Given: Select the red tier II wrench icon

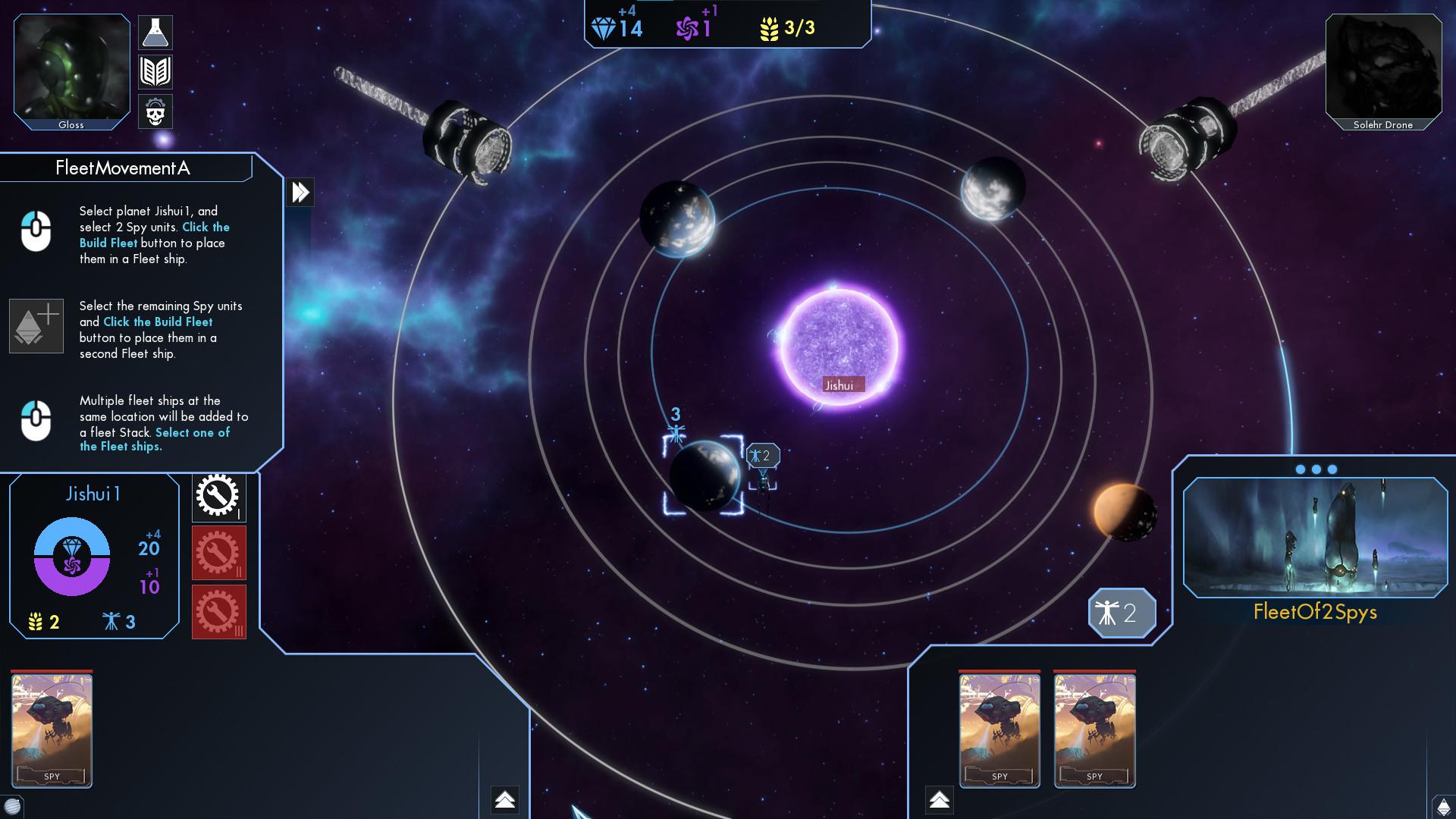Looking at the screenshot, I should coord(218,554).
